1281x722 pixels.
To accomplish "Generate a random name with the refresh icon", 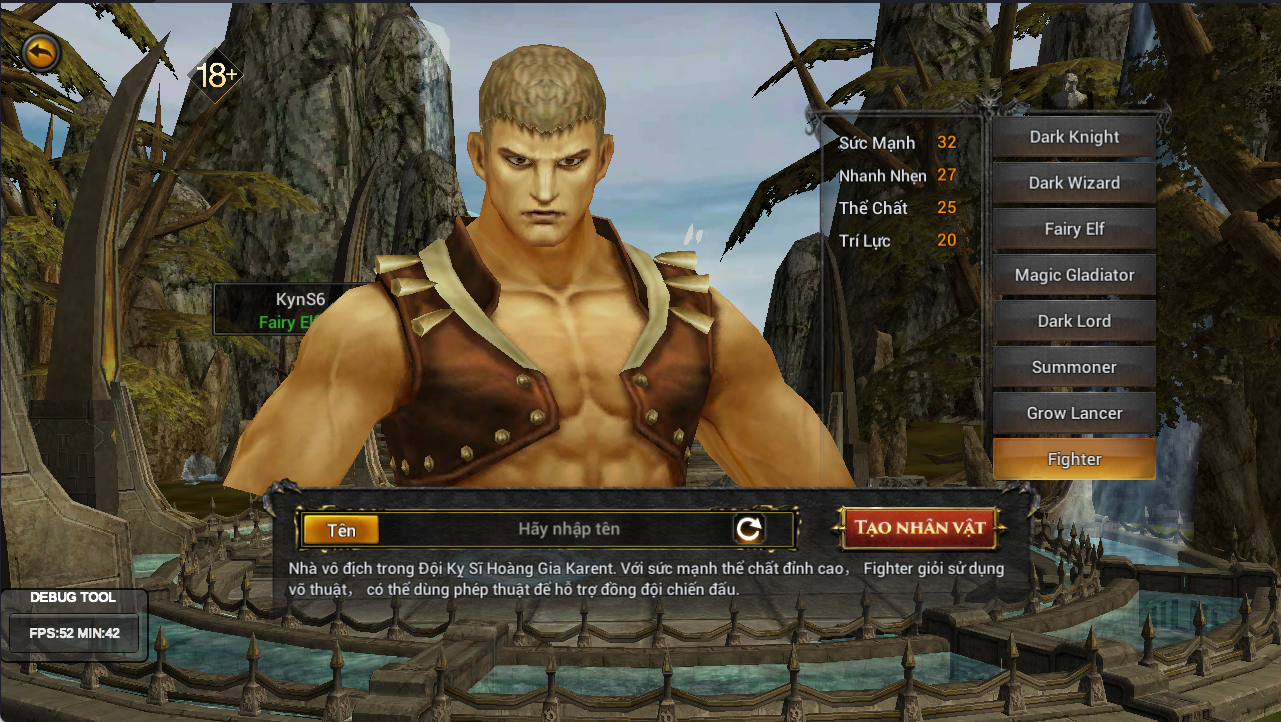I will (749, 529).
